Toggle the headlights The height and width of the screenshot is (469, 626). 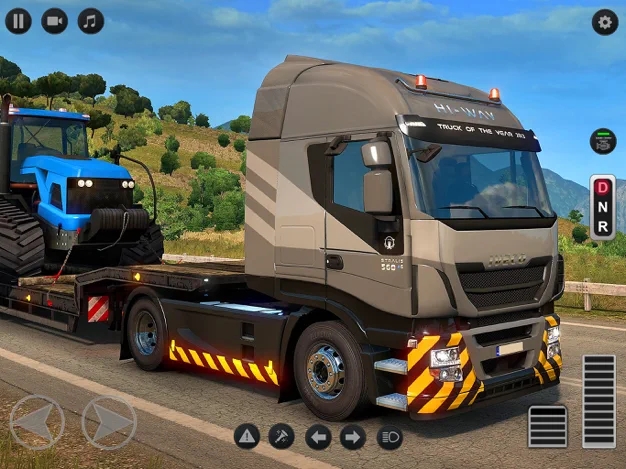click(x=389, y=436)
